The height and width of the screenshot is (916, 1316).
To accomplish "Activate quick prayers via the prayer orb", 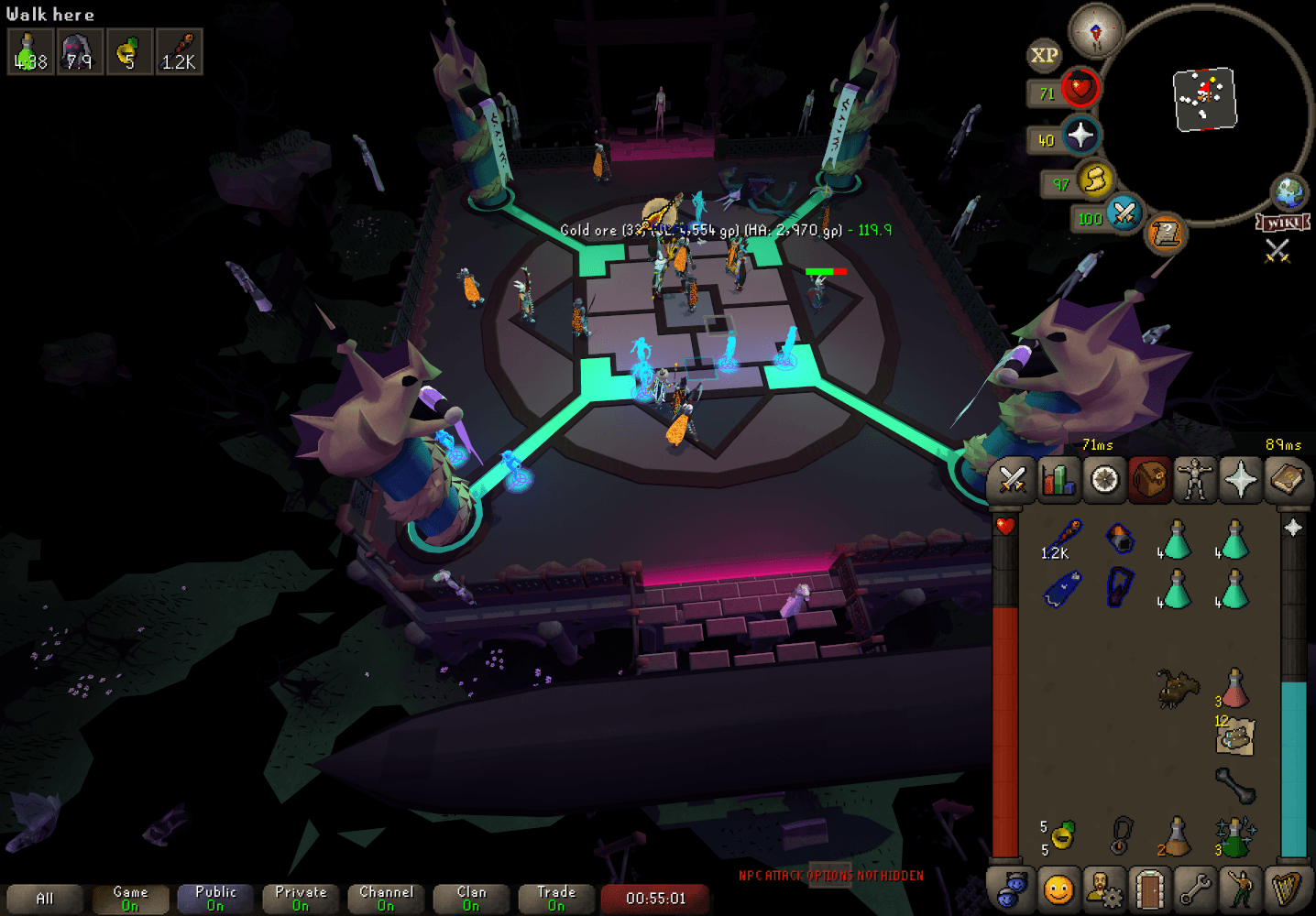I will click(x=1079, y=136).
